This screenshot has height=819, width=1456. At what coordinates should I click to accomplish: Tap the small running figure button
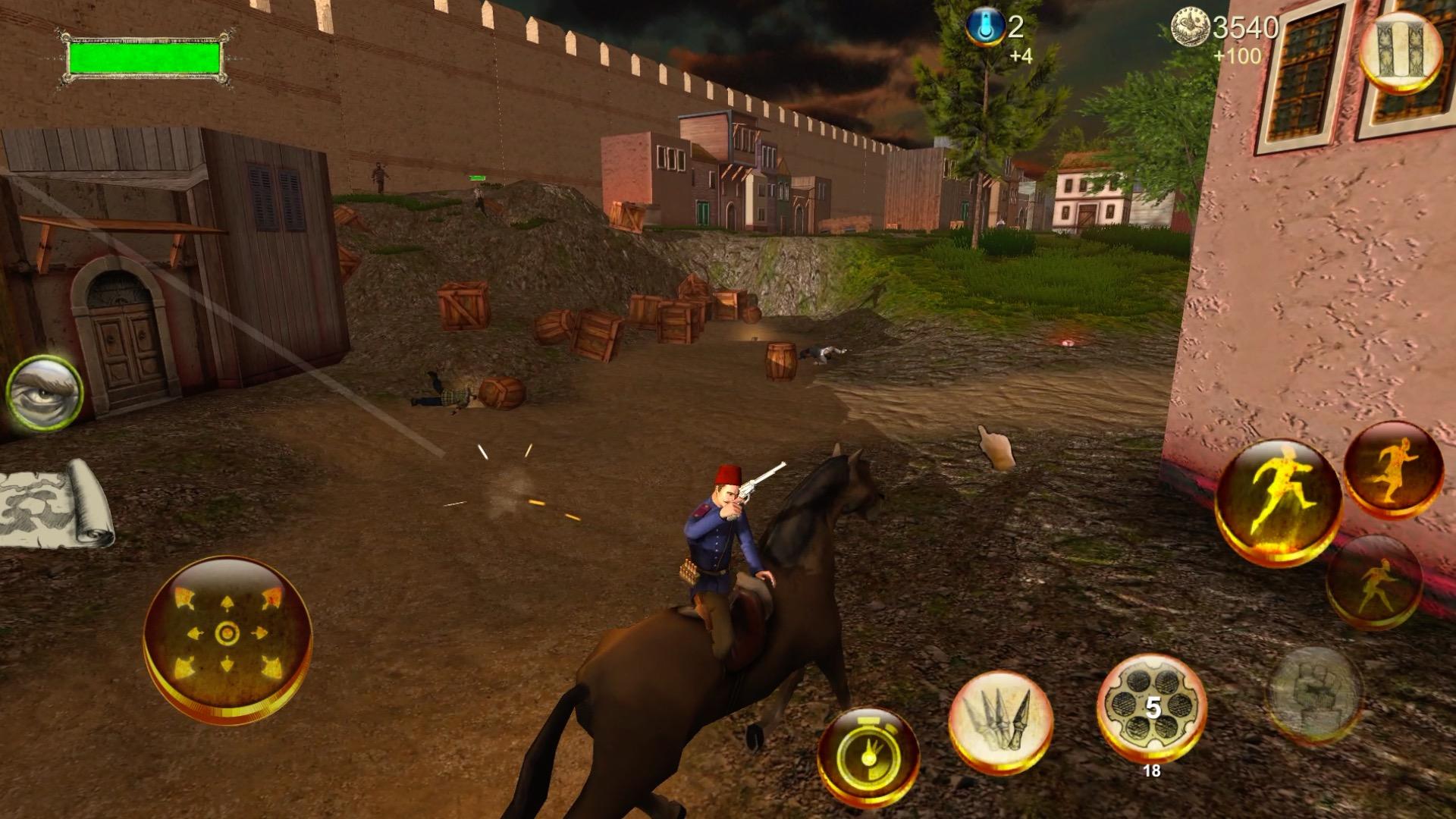click(x=1393, y=469)
